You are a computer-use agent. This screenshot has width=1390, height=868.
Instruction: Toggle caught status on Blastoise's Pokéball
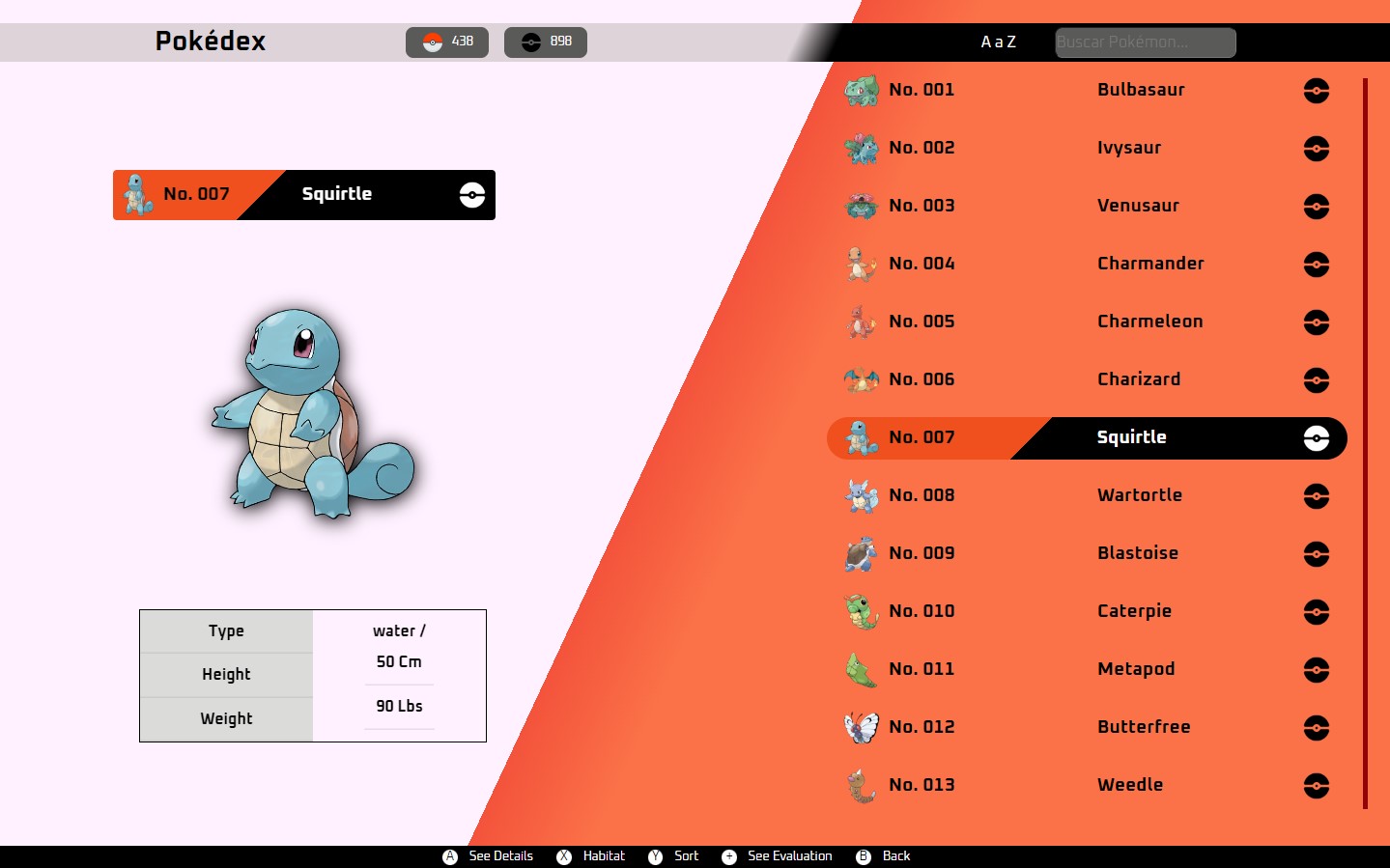[1316, 554]
